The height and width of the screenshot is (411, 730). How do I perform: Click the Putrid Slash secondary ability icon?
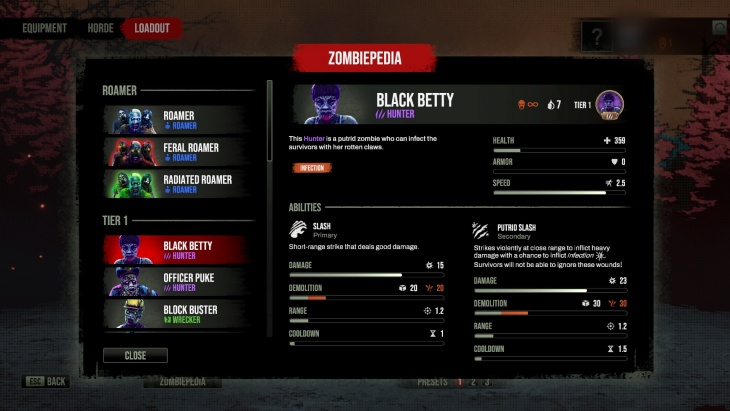click(x=482, y=230)
